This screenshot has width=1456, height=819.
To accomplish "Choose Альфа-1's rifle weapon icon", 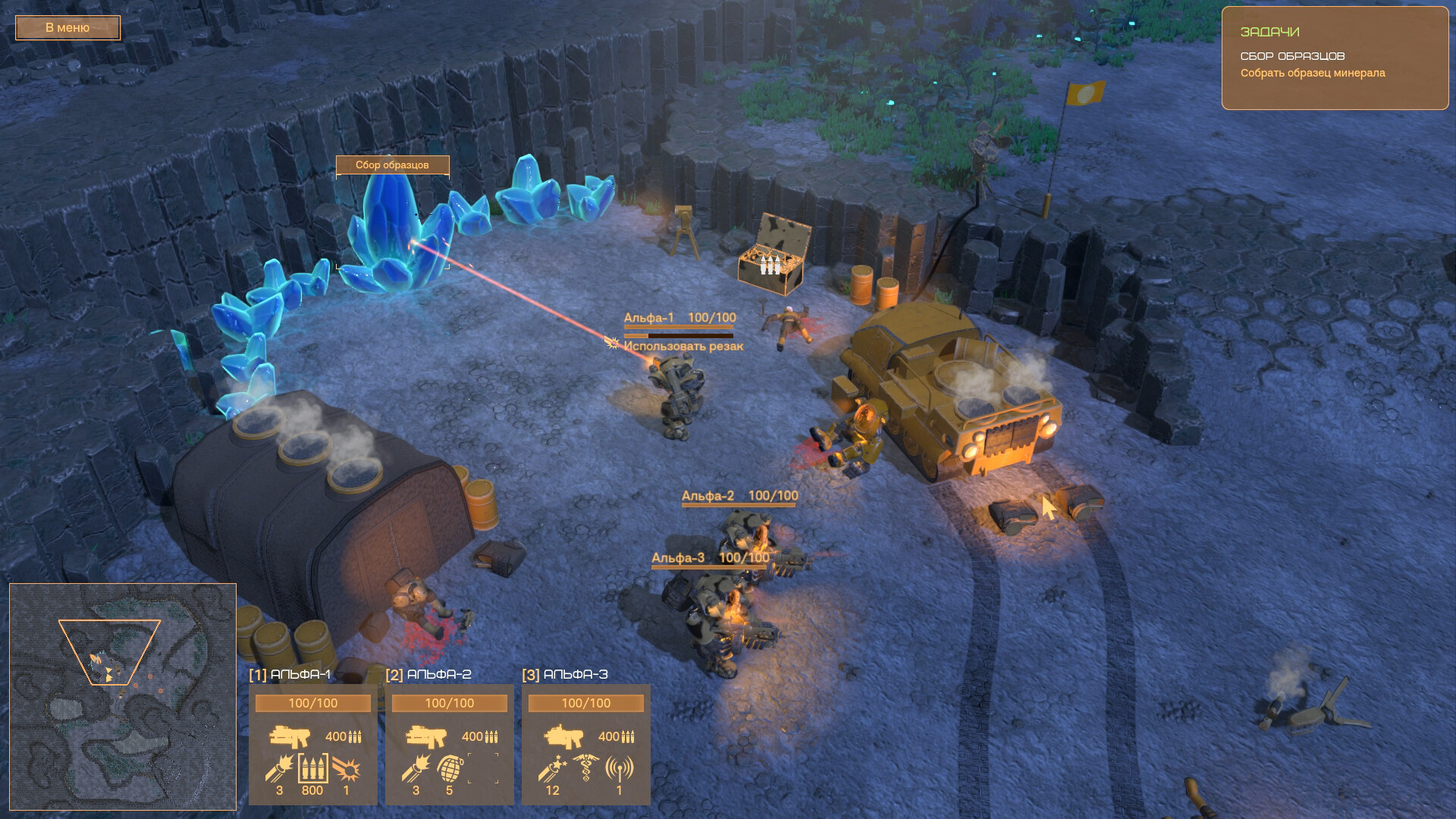I will click(290, 736).
